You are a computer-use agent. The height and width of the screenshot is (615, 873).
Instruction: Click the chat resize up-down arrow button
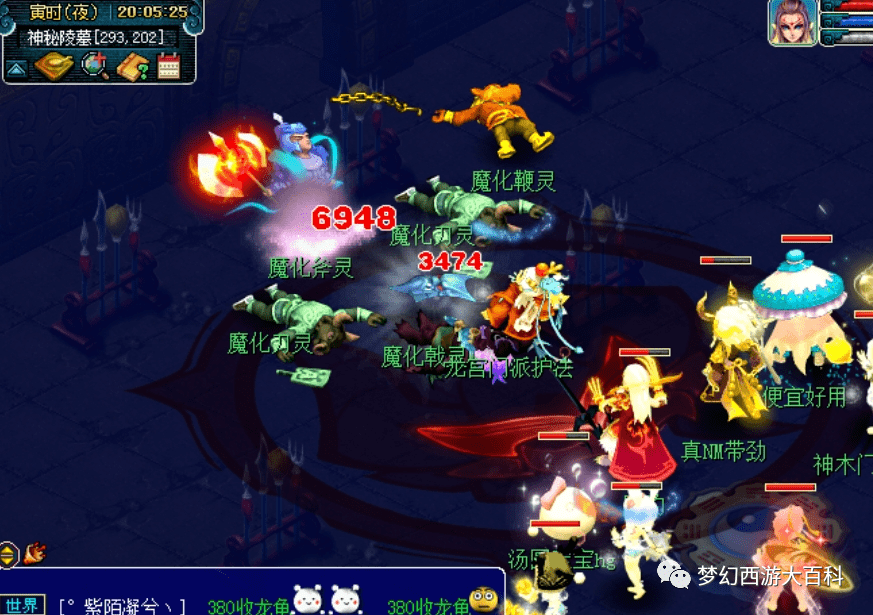click(8, 553)
